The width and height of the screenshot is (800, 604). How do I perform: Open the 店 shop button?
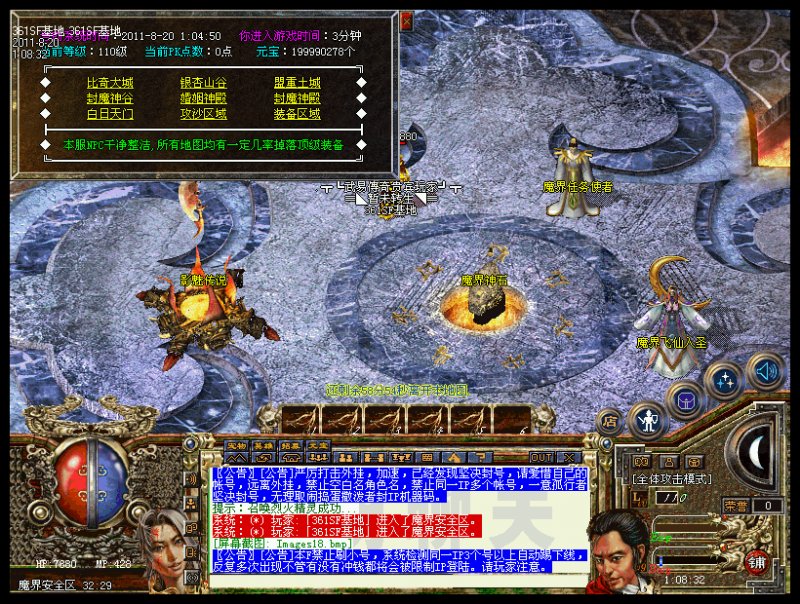pyautogui.click(x=610, y=422)
